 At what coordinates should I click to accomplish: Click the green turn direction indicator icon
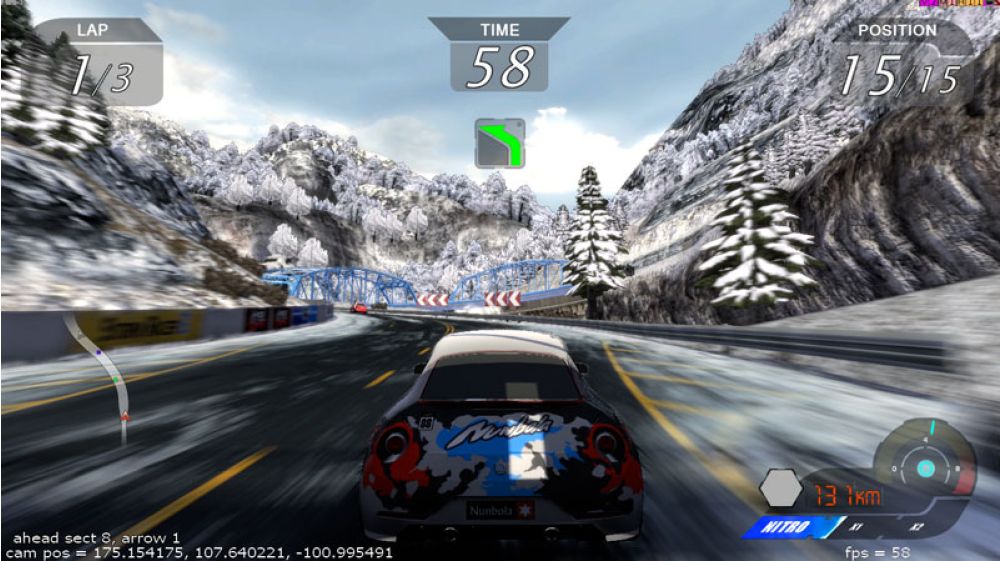pos(499,142)
